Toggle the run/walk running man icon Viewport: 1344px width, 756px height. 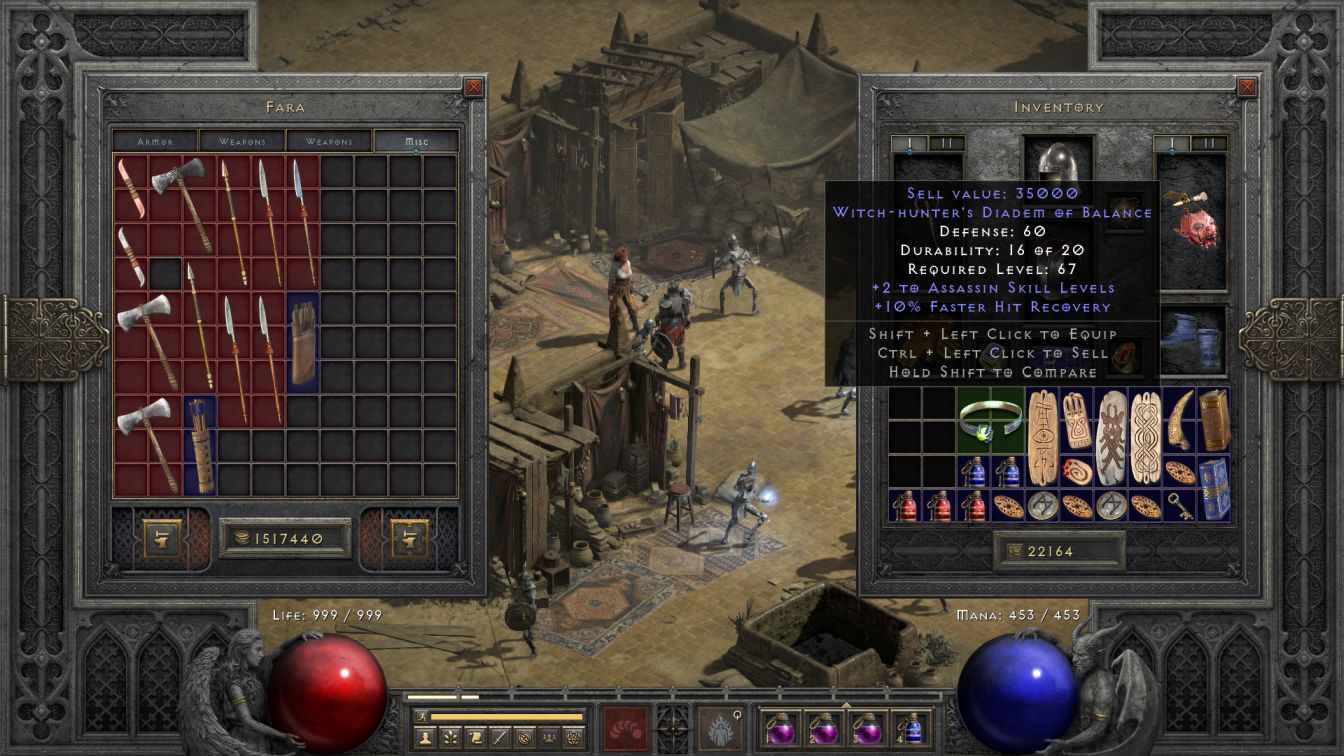coord(420,716)
